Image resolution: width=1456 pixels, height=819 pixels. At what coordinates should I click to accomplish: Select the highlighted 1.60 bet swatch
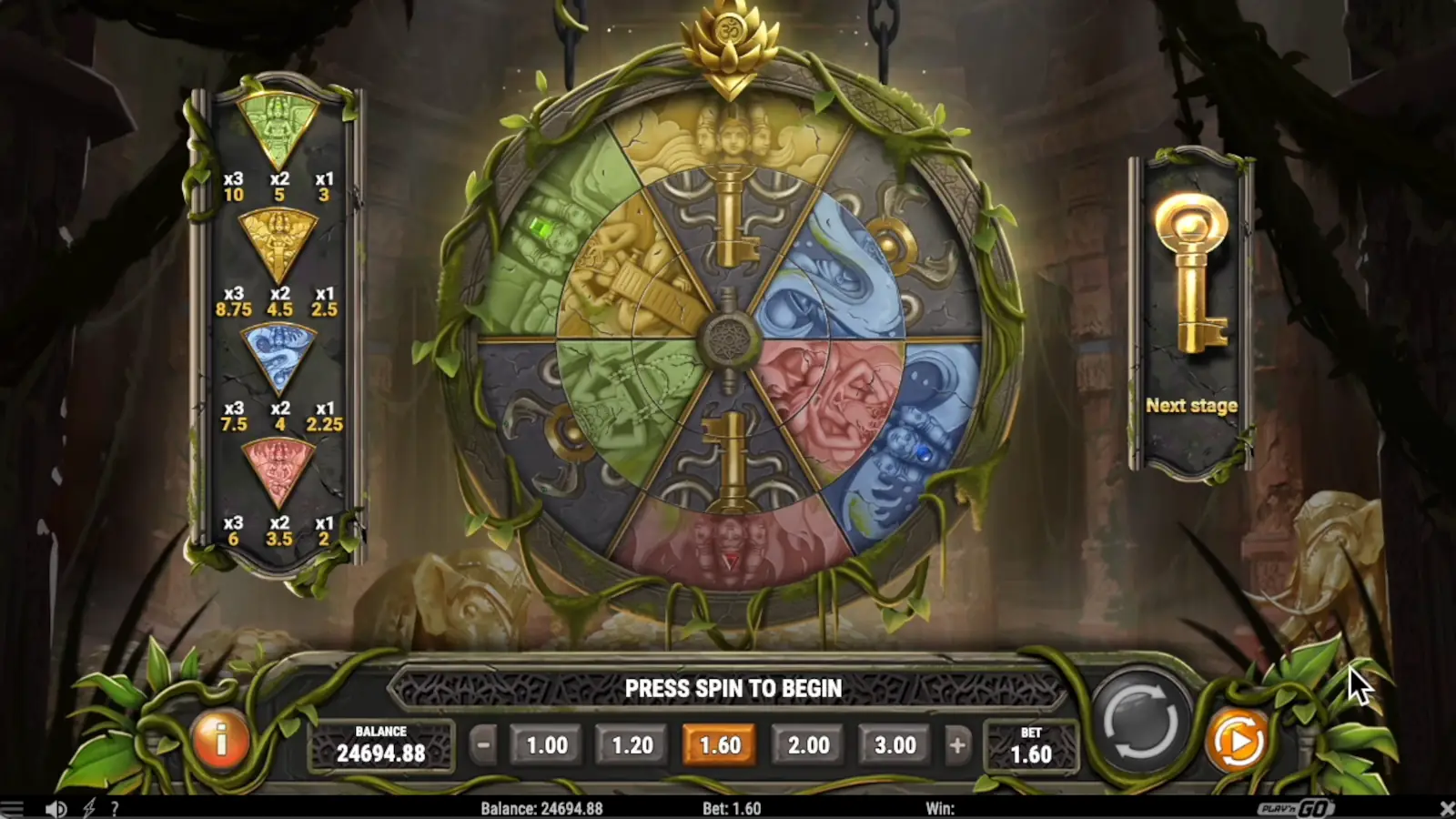(x=721, y=743)
